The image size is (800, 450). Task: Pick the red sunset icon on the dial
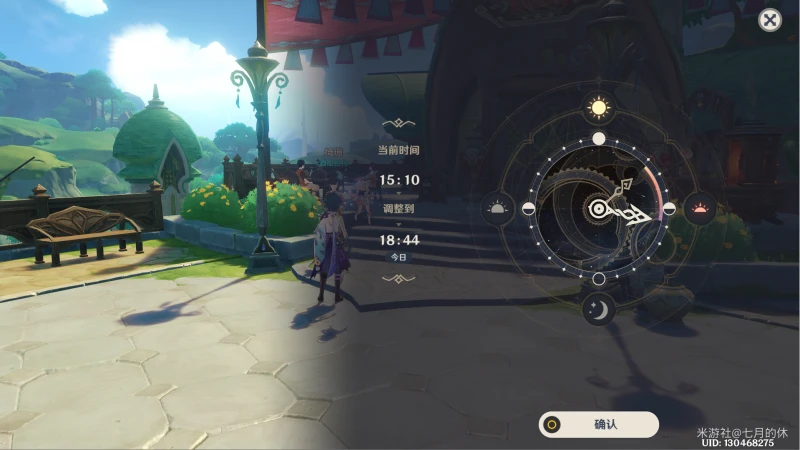pyautogui.click(x=700, y=209)
